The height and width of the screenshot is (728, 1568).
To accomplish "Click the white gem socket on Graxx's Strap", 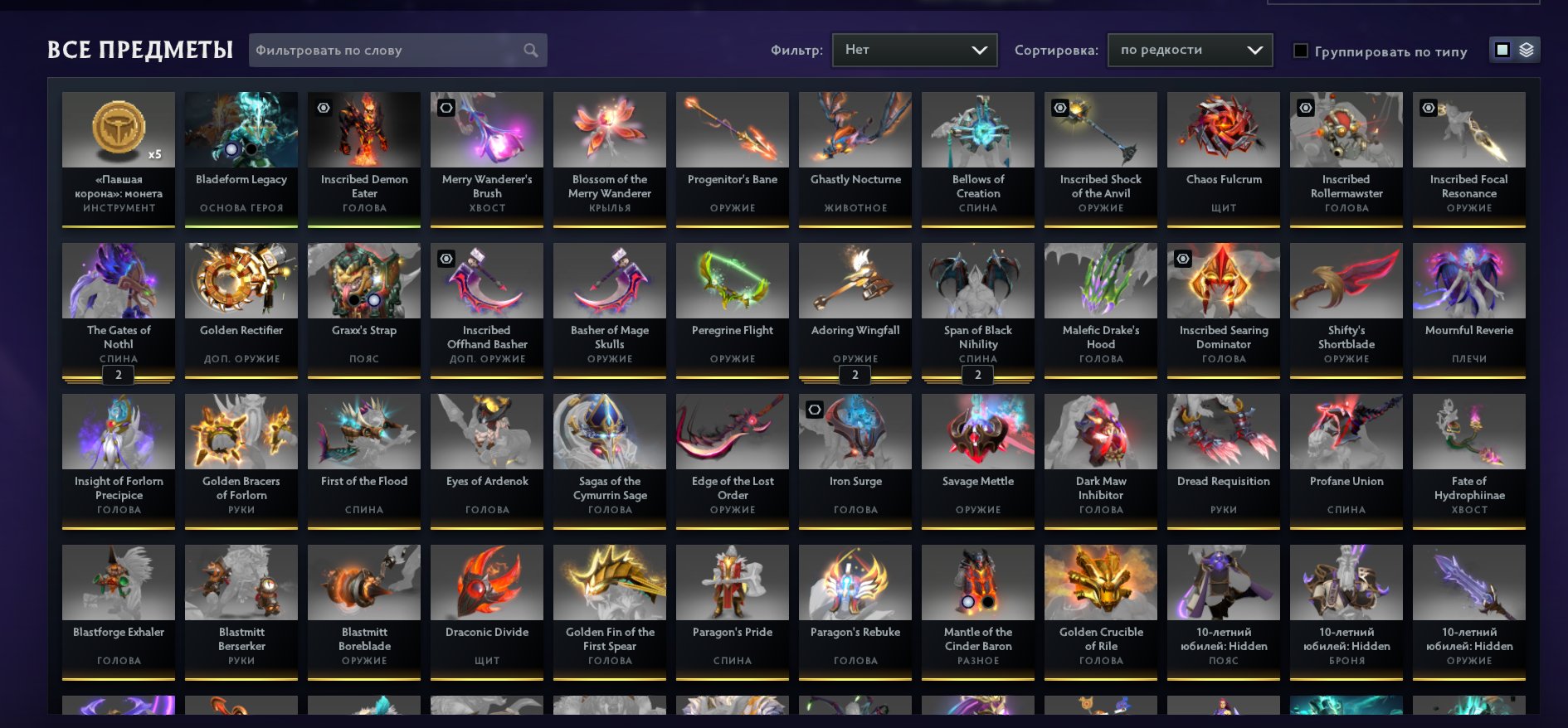I will (376, 299).
